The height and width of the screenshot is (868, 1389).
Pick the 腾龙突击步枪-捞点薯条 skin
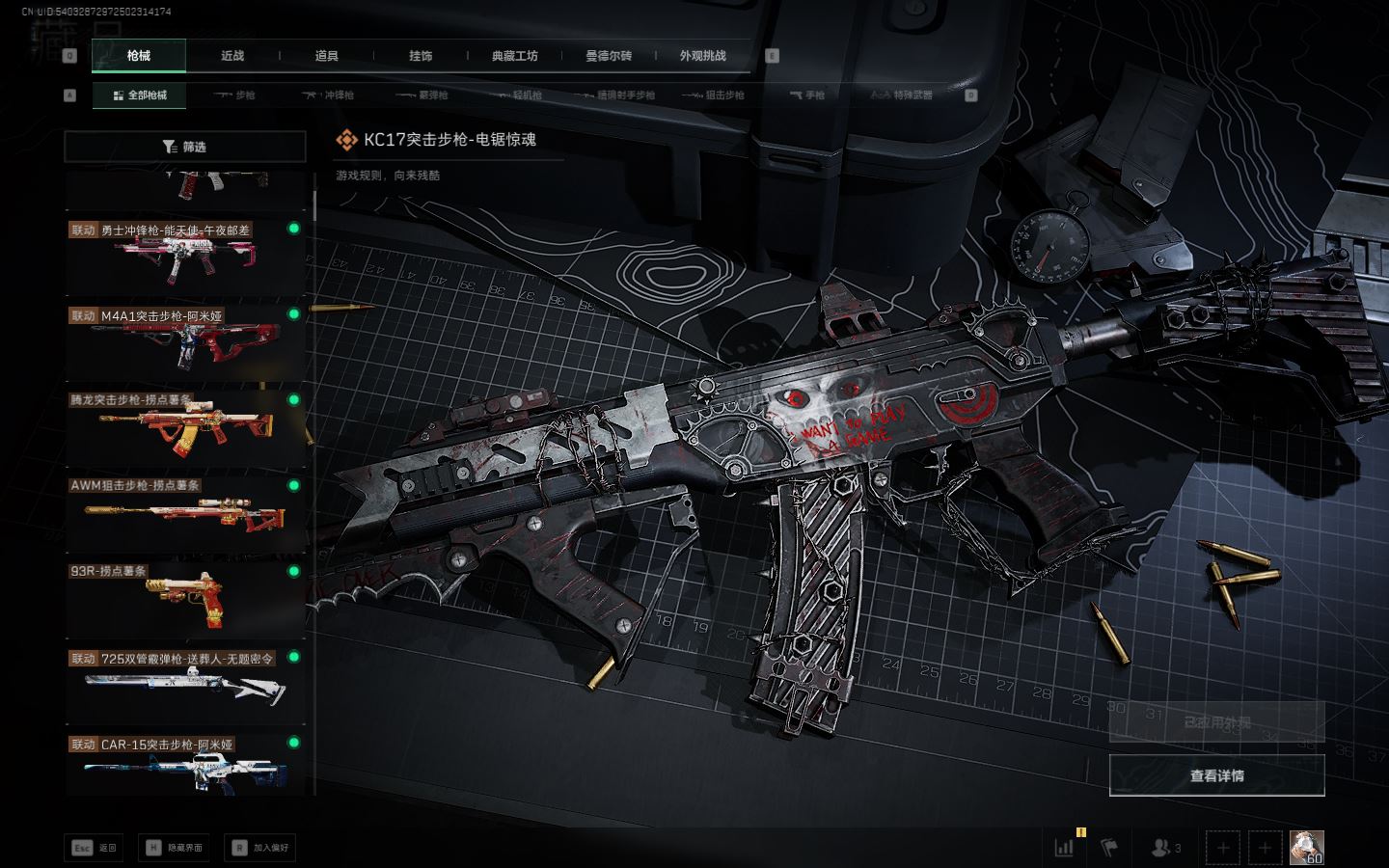(x=185, y=427)
